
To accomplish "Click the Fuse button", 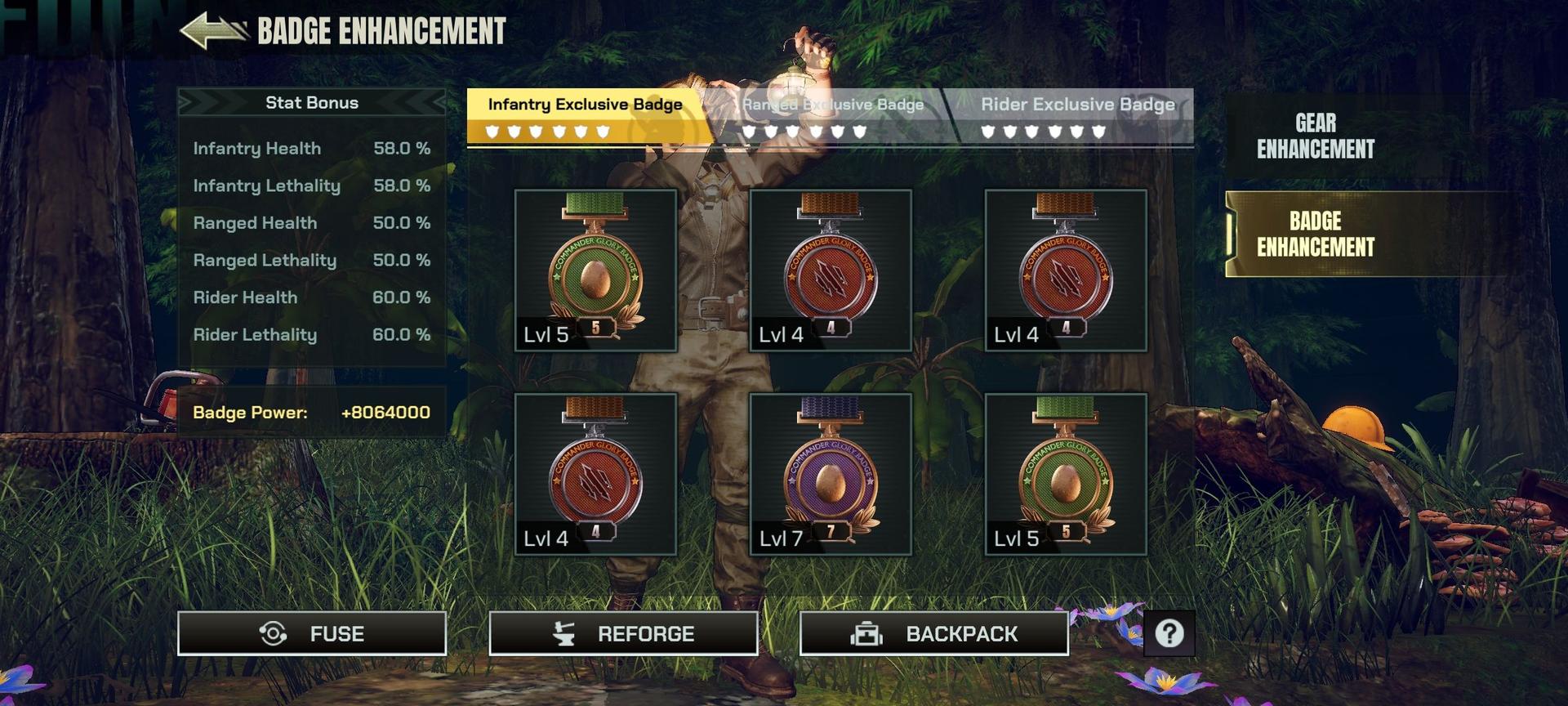I will (x=312, y=633).
